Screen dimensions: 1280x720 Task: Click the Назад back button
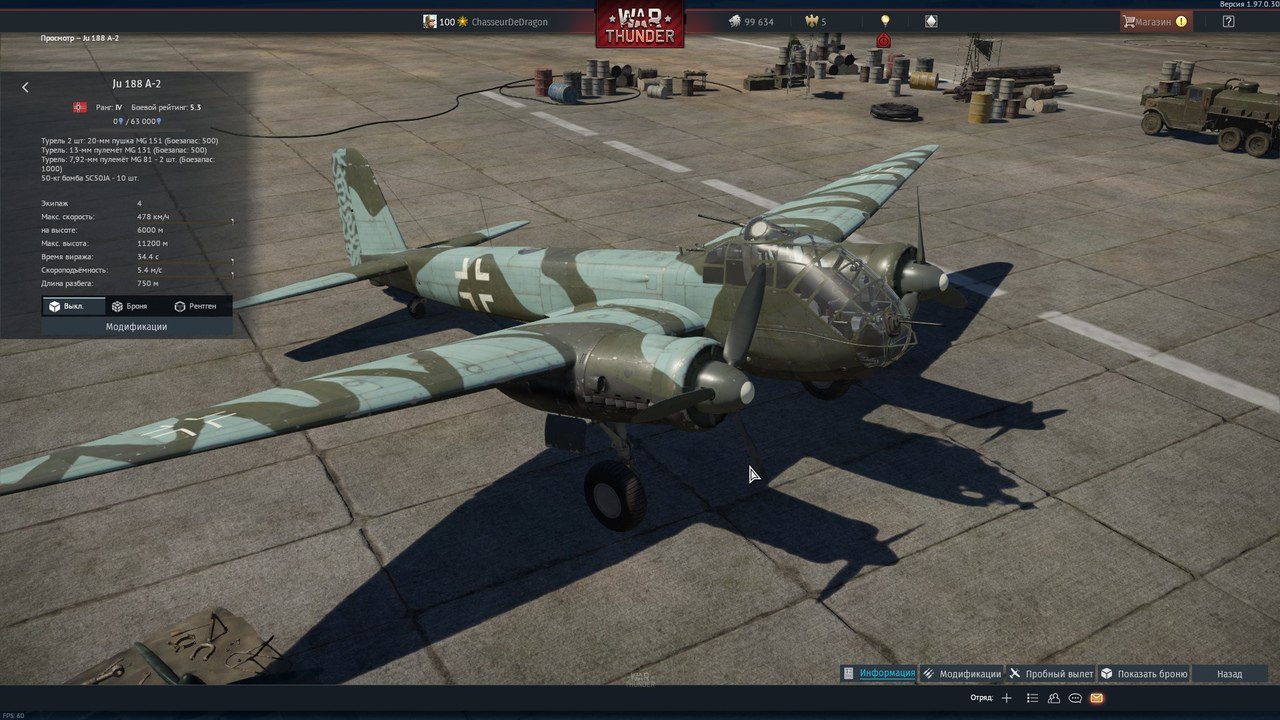click(1229, 674)
